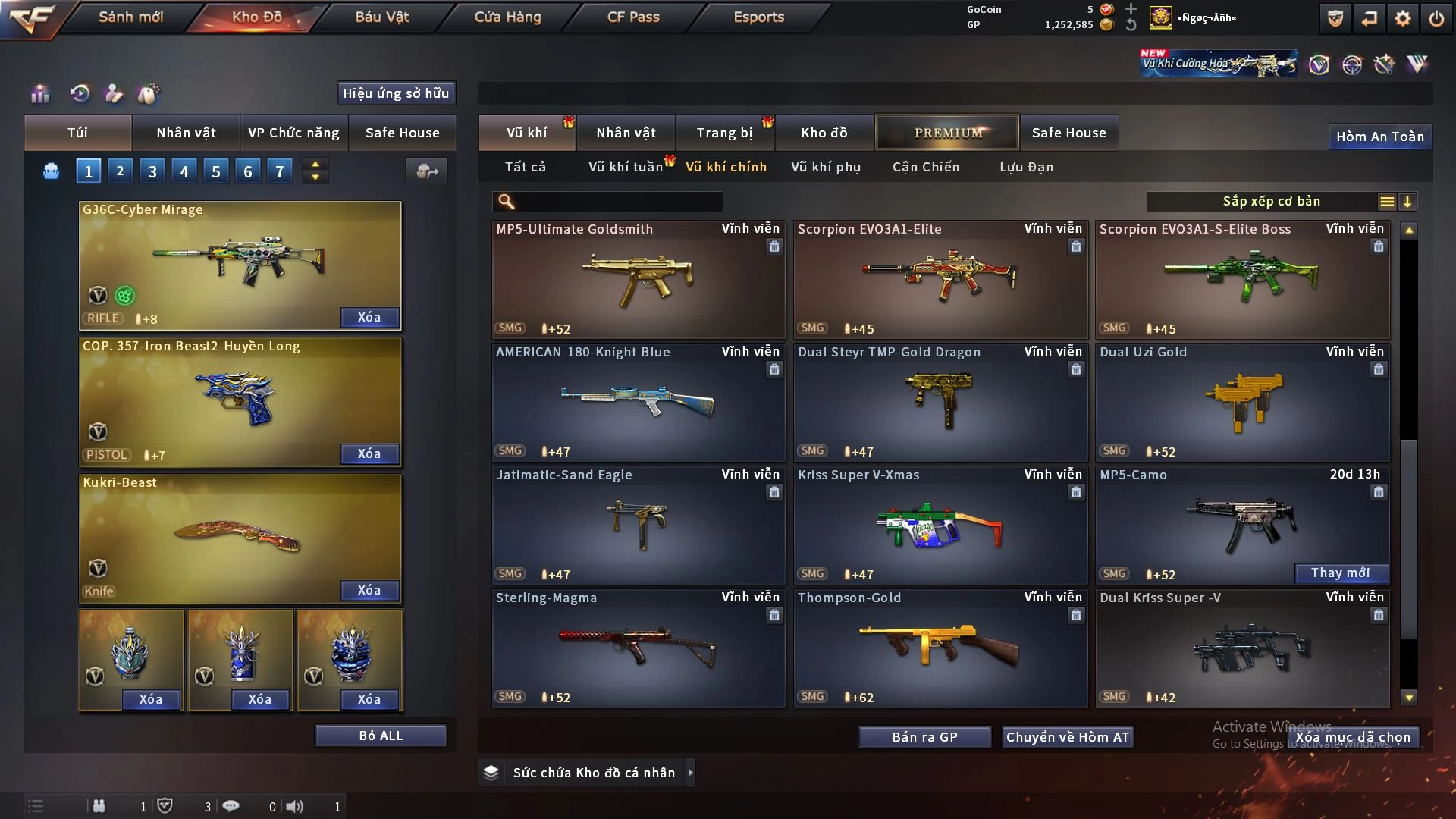Choose the MP5-Ultimate Goldsmith weapon
This screenshot has height=819, width=1456.
click(x=638, y=280)
